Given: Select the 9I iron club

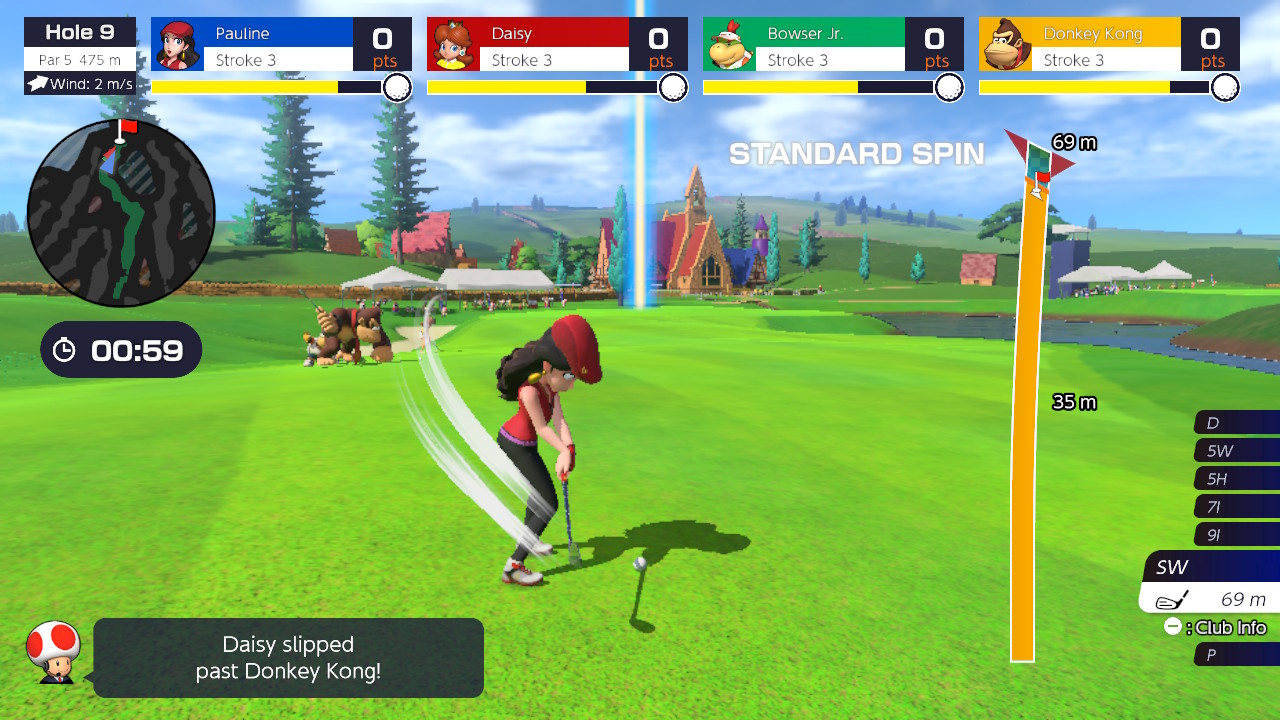Looking at the screenshot, I should click(1236, 535).
